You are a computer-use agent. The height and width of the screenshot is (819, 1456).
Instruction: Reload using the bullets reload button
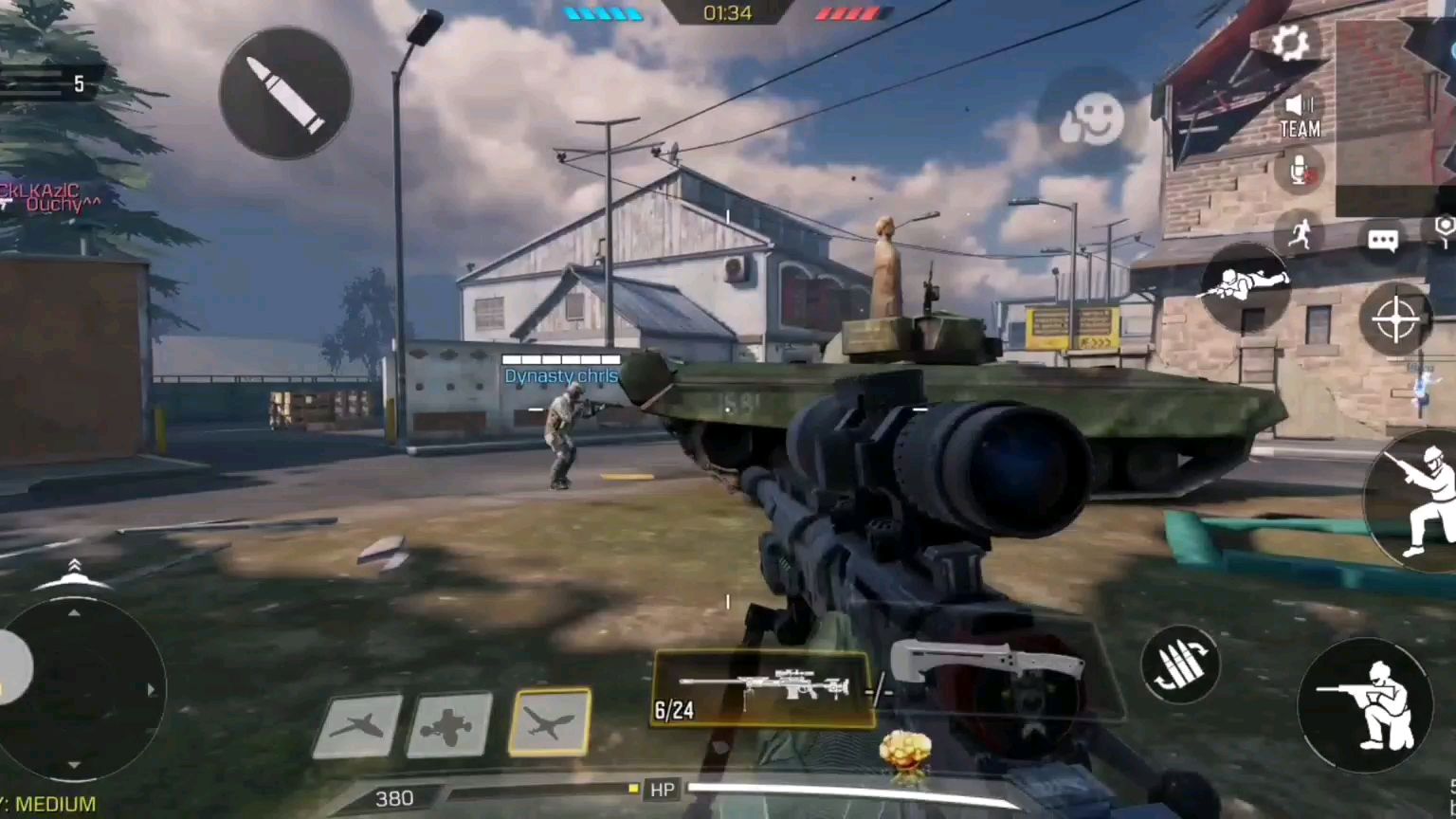click(x=1180, y=664)
